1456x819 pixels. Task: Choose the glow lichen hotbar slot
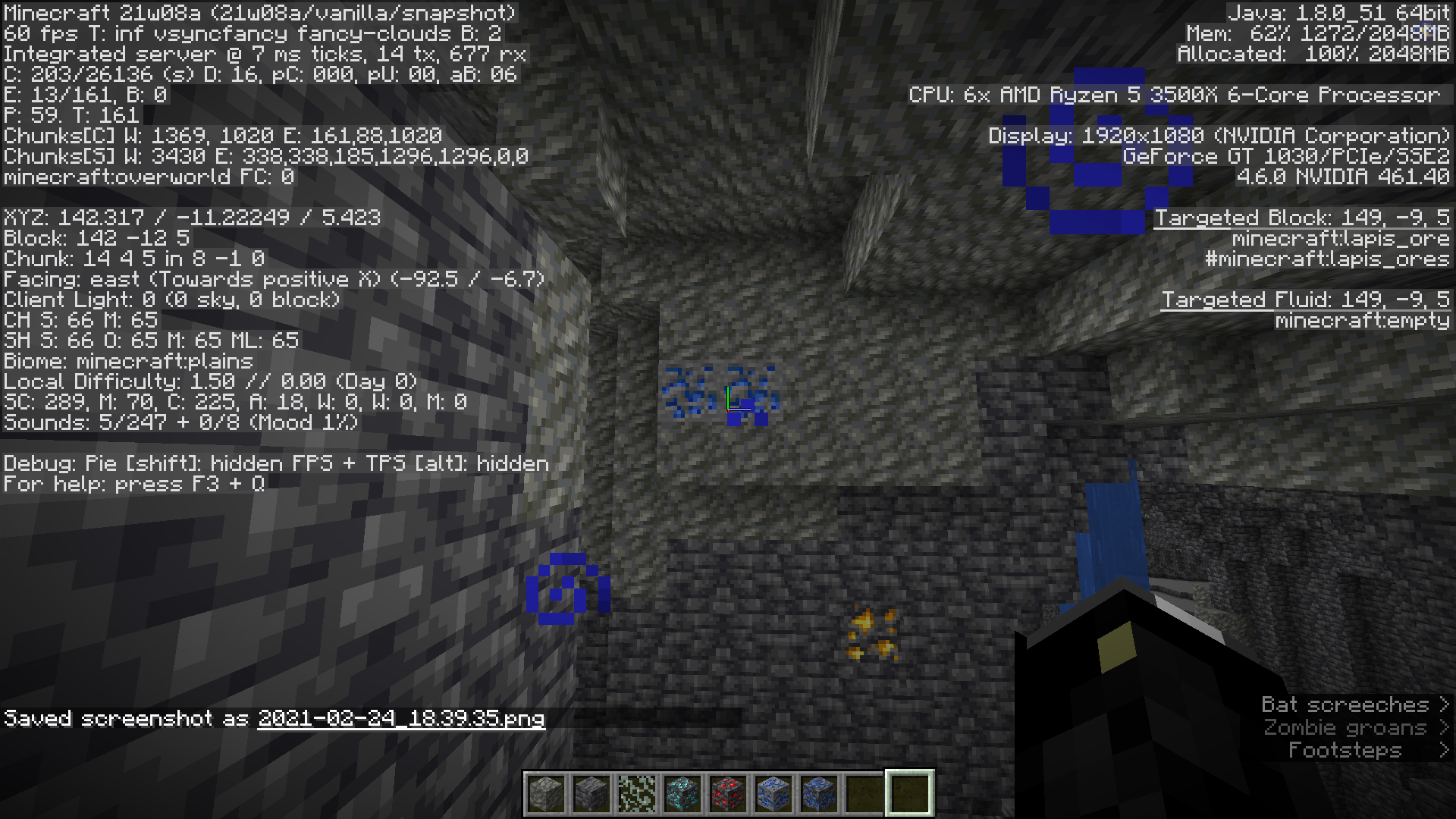(x=637, y=793)
